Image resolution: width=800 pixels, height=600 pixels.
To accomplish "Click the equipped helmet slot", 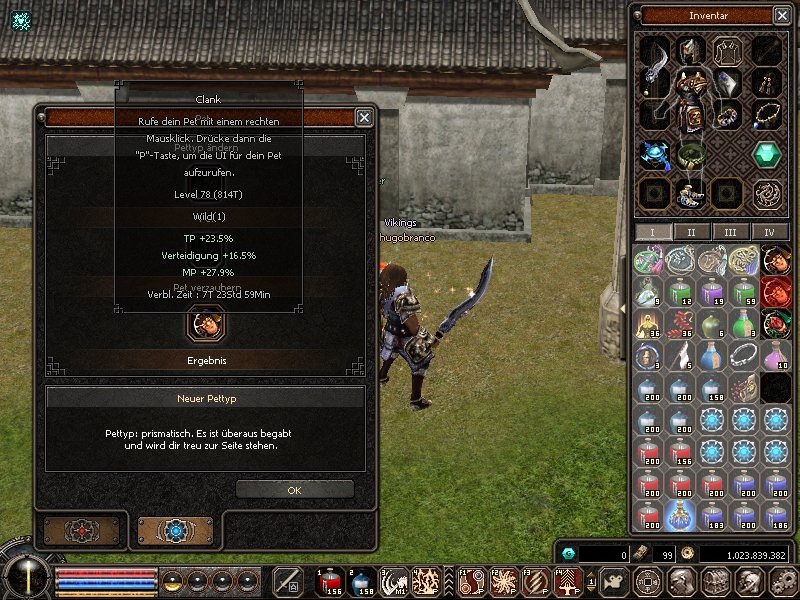I will 690,50.
